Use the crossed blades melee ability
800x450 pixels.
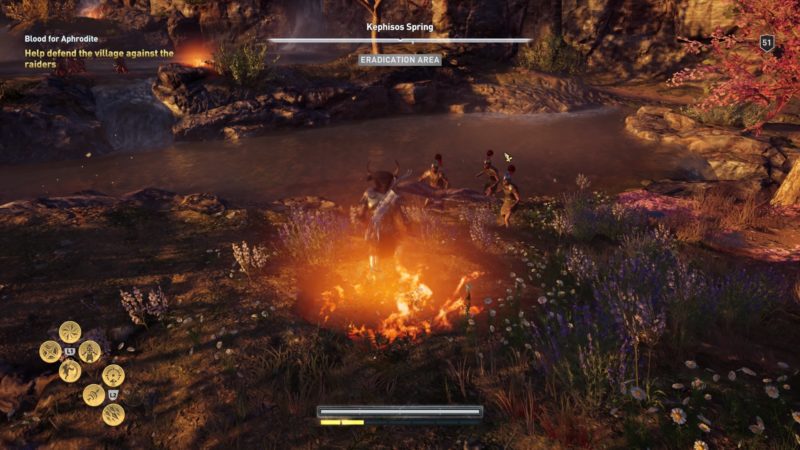coord(50,351)
